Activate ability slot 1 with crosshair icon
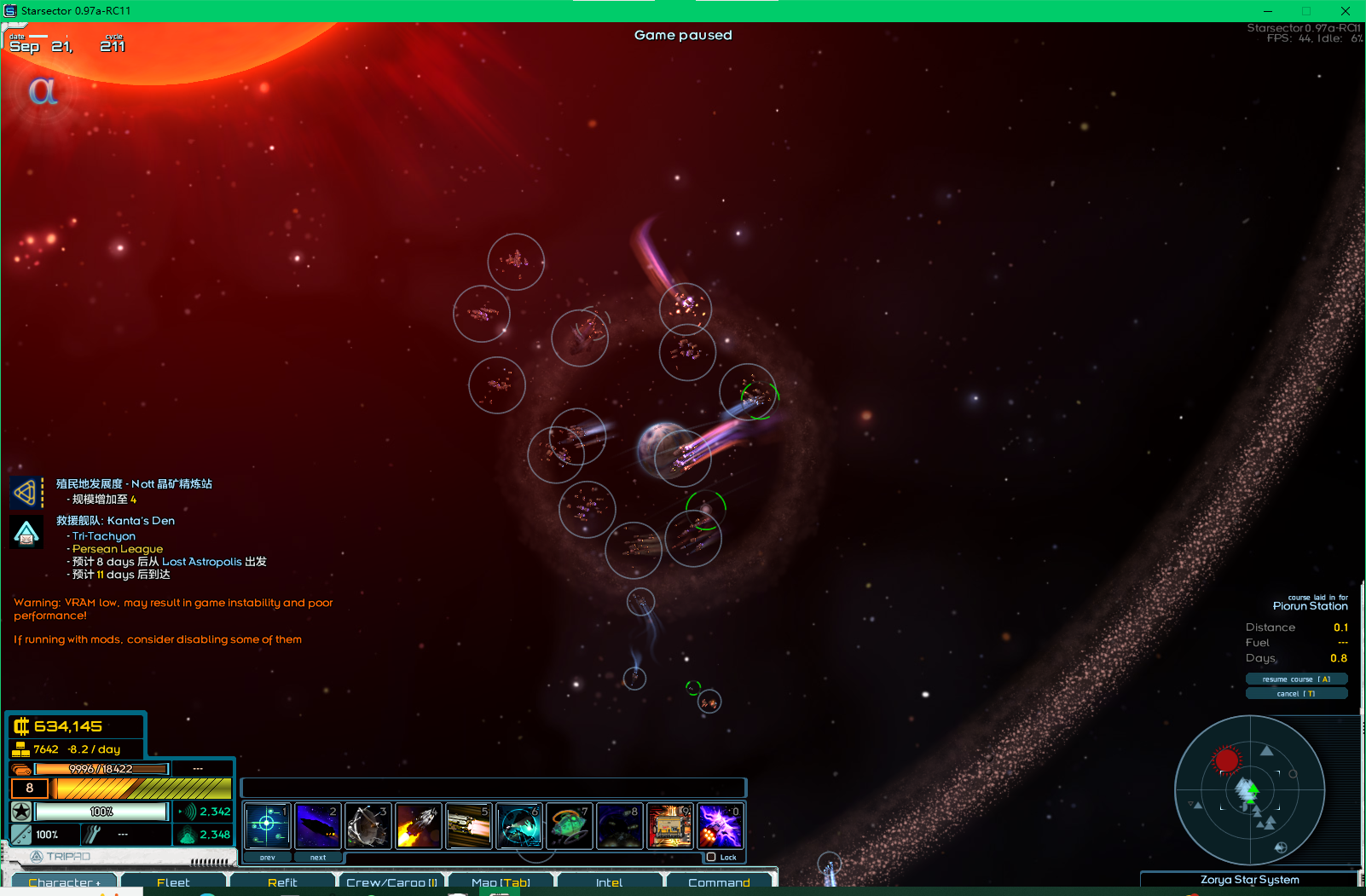Screen dimensions: 1366x896 [x=267, y=825]
